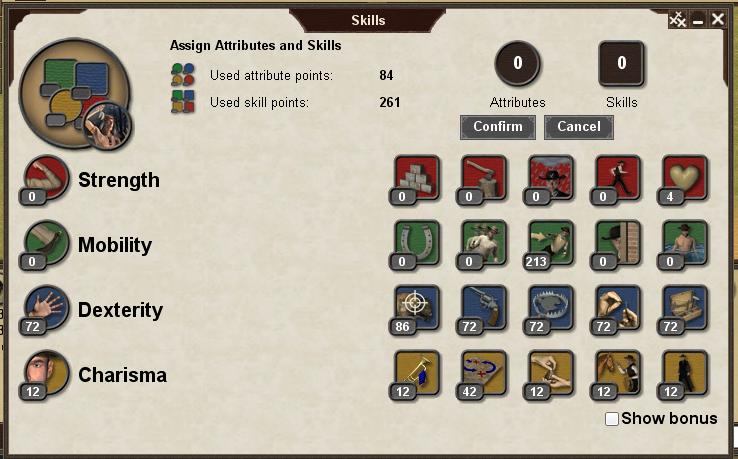
Task: Select the bear trap Setting Traps skill
Action: pyautogui.click(x=551, y=308)
